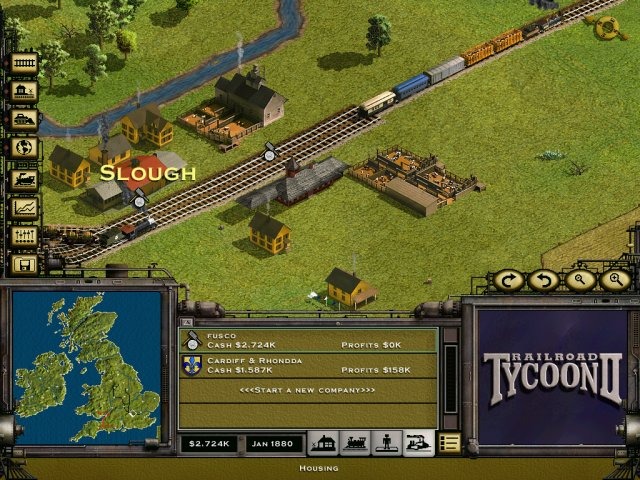Image resolution: width=640 pixels, height=480 pixels.
Task: Switch to the trains list tab
Action: pos(354,442)
